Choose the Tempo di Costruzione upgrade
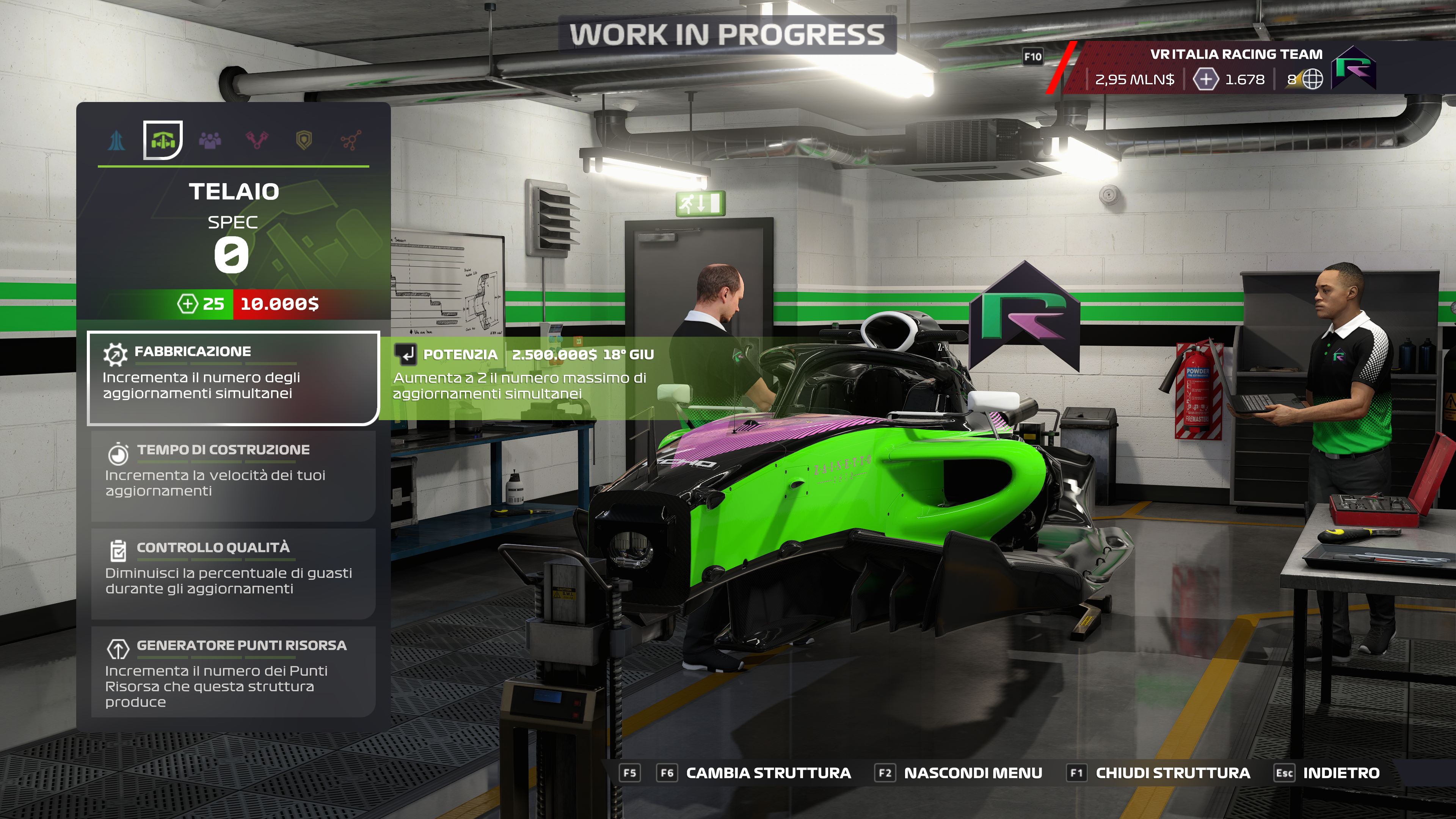Image resolution: width=1456 pixels, height=819 pixels. pos(233,475)
